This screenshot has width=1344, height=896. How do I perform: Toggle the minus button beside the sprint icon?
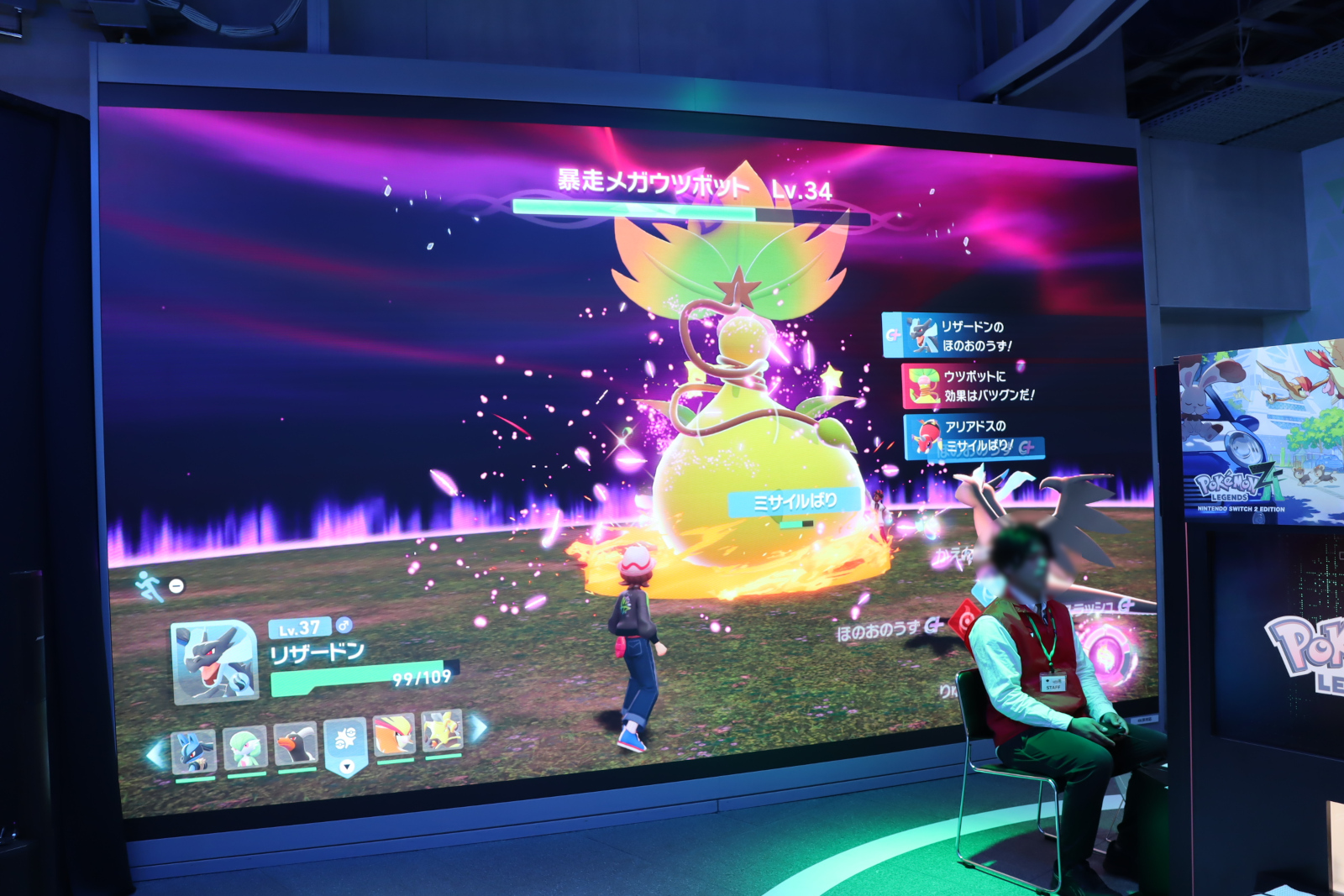click(x=176, y=586)
